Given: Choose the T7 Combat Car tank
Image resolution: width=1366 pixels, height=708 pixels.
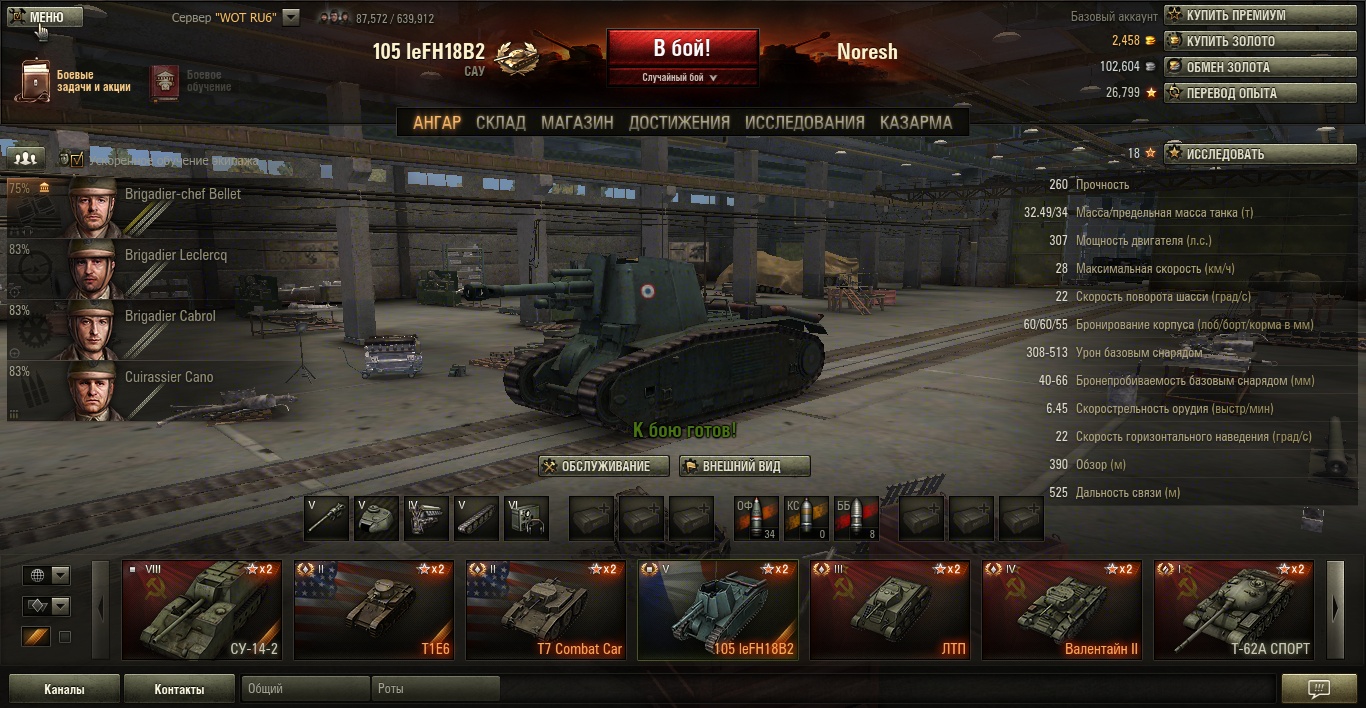Looking at the screenshot, I should 546,610.
